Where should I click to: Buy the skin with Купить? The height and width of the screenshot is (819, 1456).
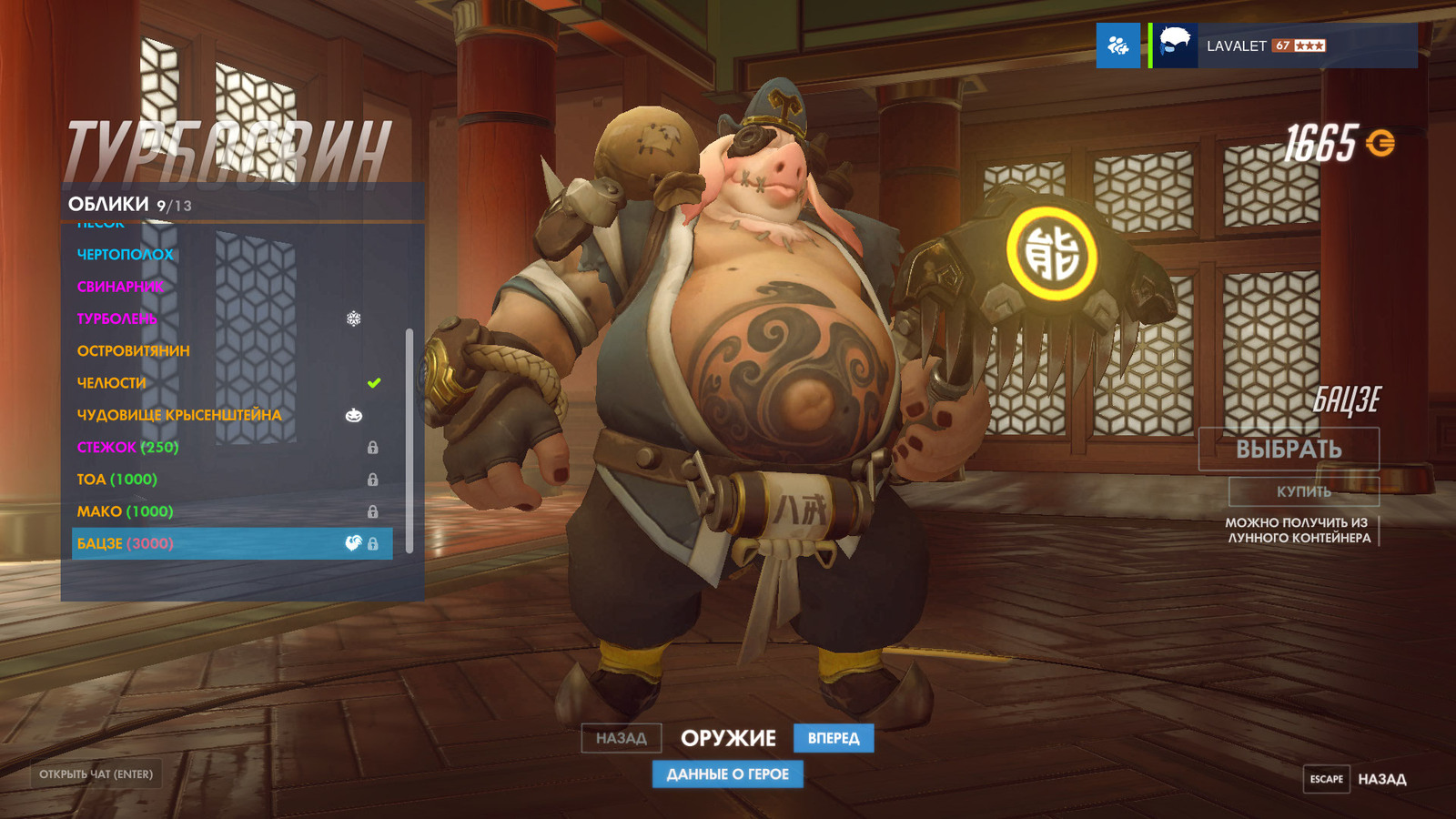(x=1303, y=491)
